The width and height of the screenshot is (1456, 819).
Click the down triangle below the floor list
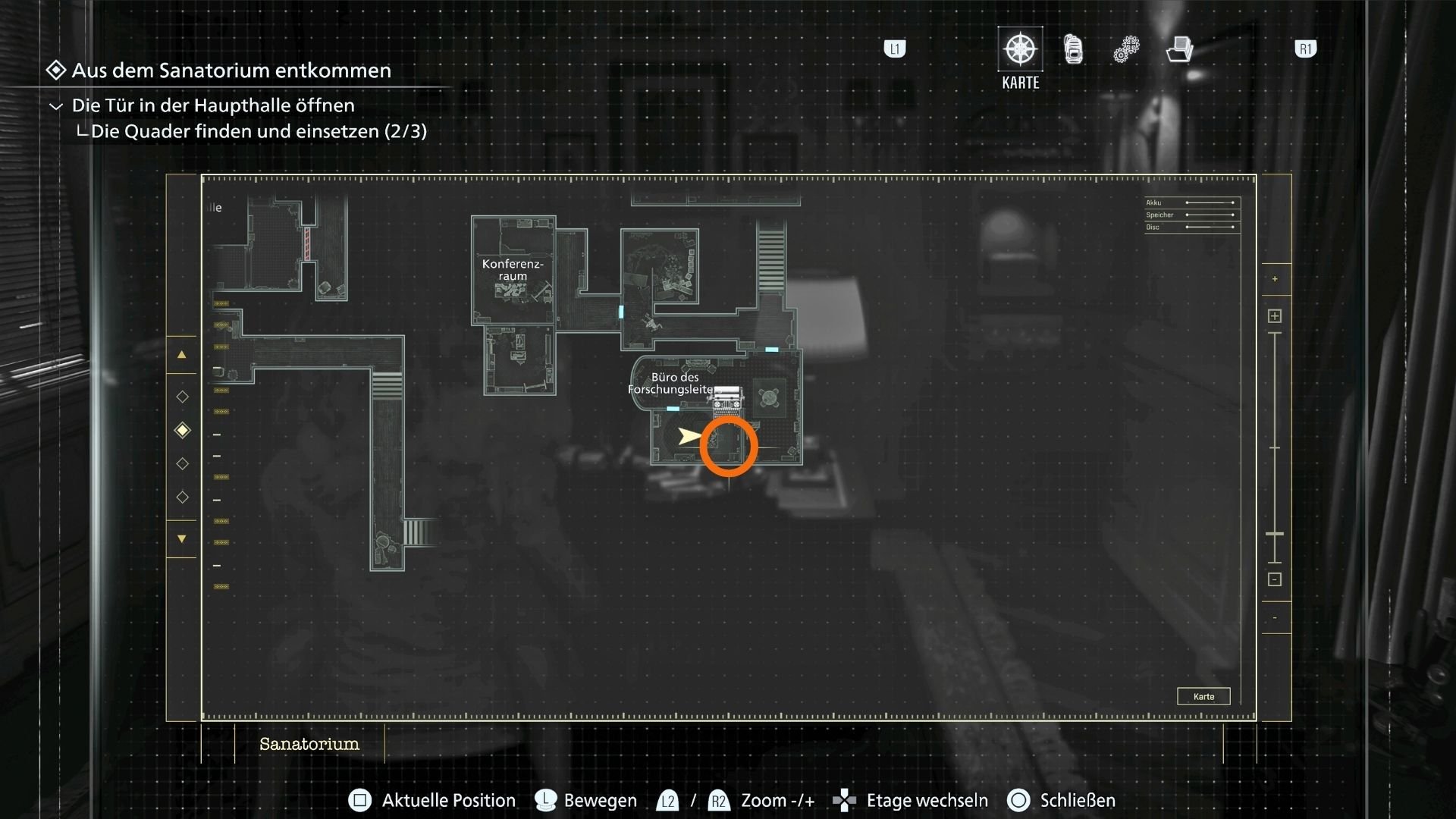[182, 539]
